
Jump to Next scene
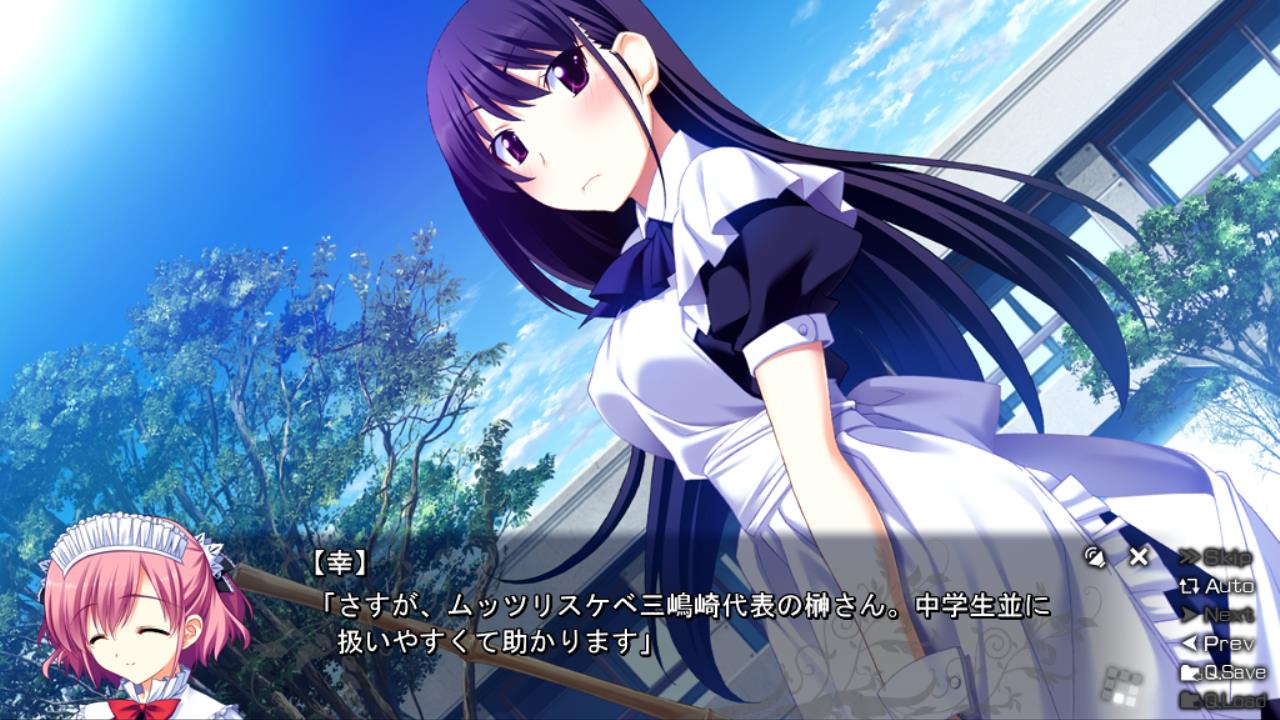[x=1217, y=615]
